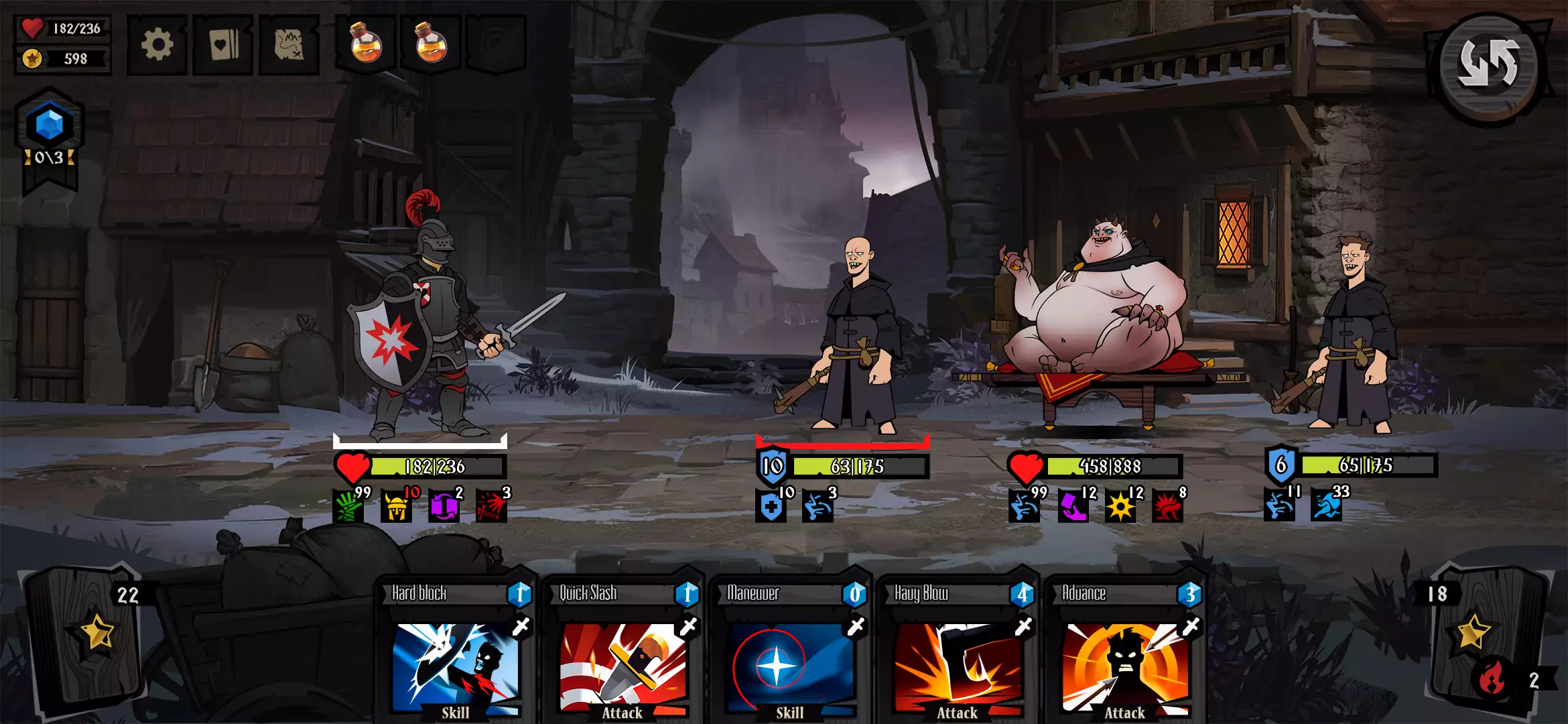Inspect the fat boss's purple boot status icon
The height and width of the screenshot is (724, 1568).
coord(1073,507)
